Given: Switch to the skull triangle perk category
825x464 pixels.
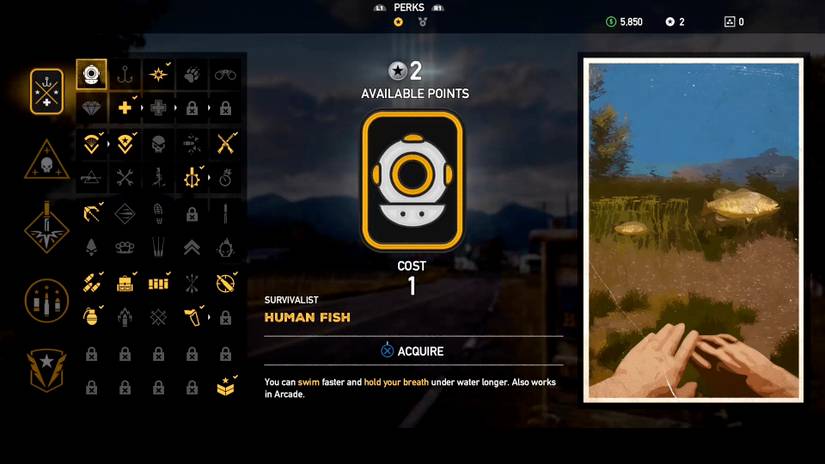Looking at the screenshot, I should click(47, 159).
